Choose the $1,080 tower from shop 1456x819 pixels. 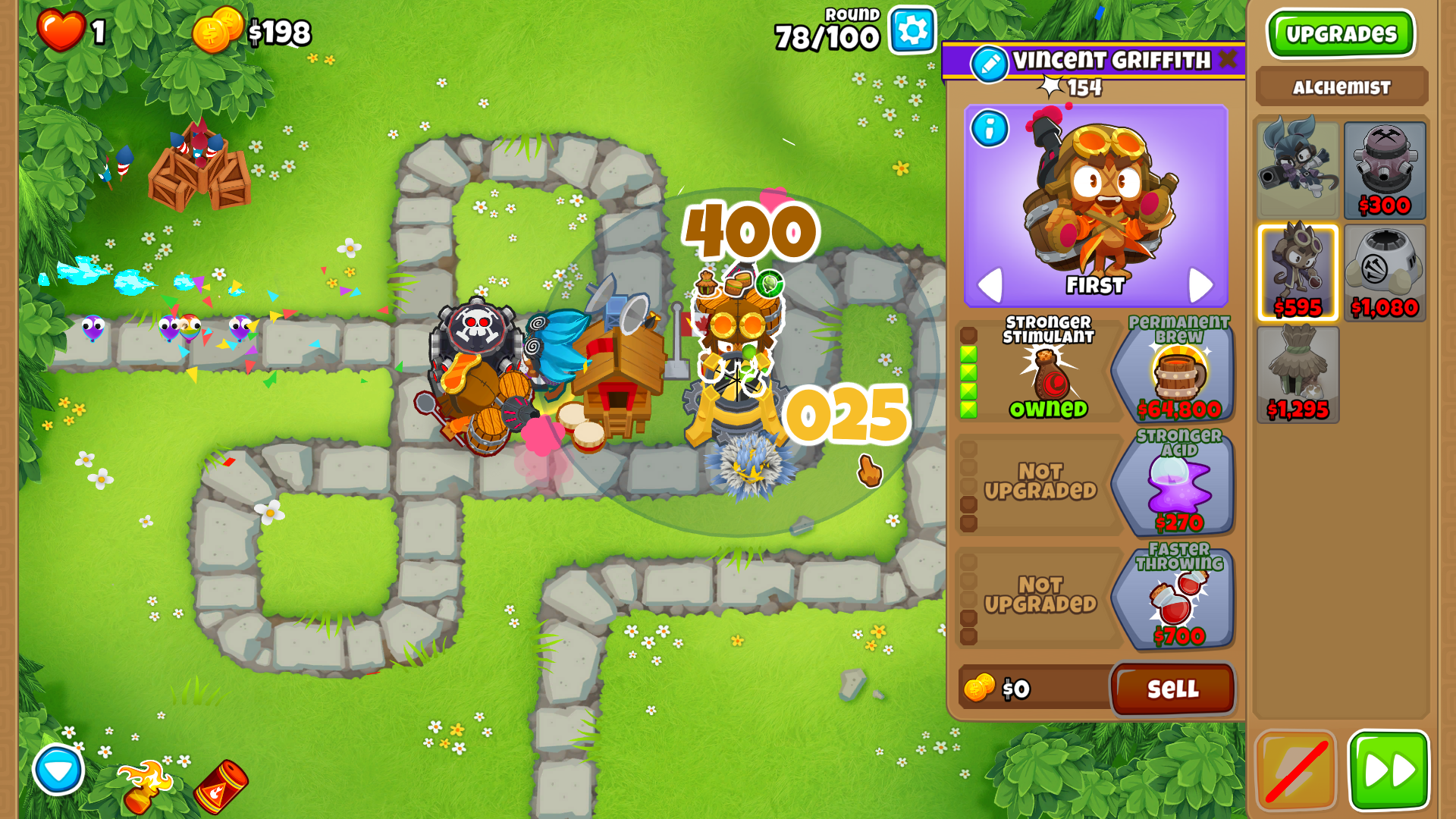pos(1385,271)
